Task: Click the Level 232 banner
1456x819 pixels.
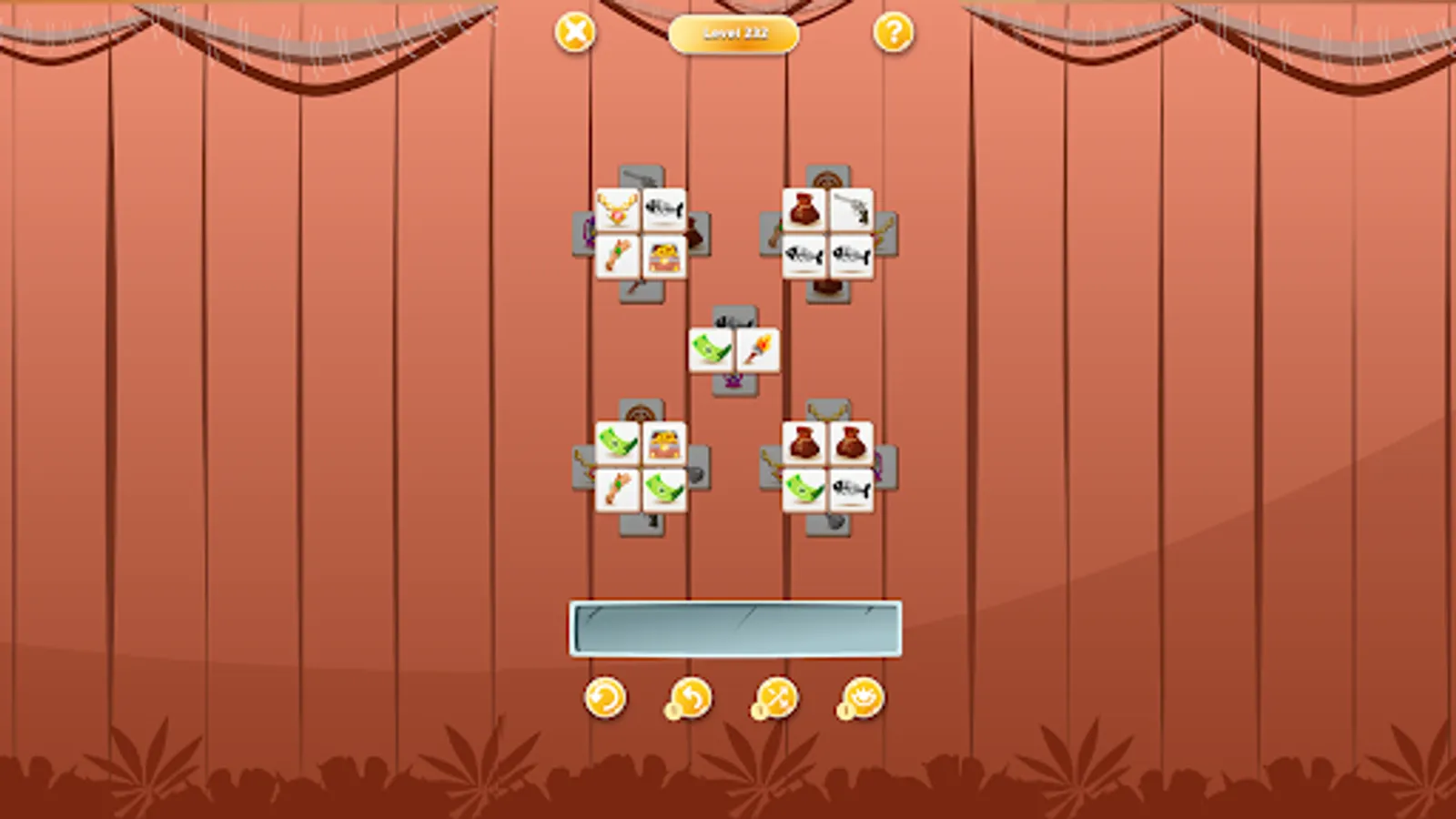Action: tap(733, 34)
